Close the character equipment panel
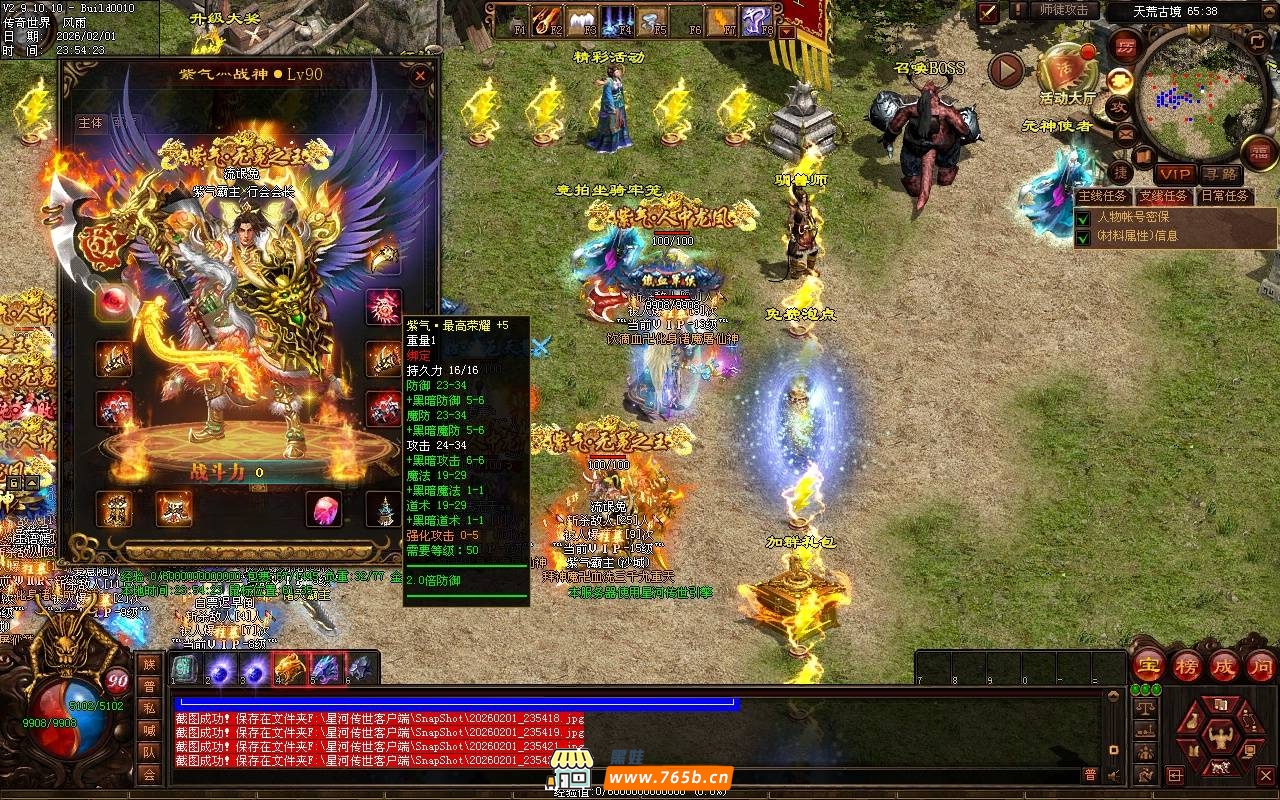This screenshot has width=1280, height=800. tap(421, 75)
